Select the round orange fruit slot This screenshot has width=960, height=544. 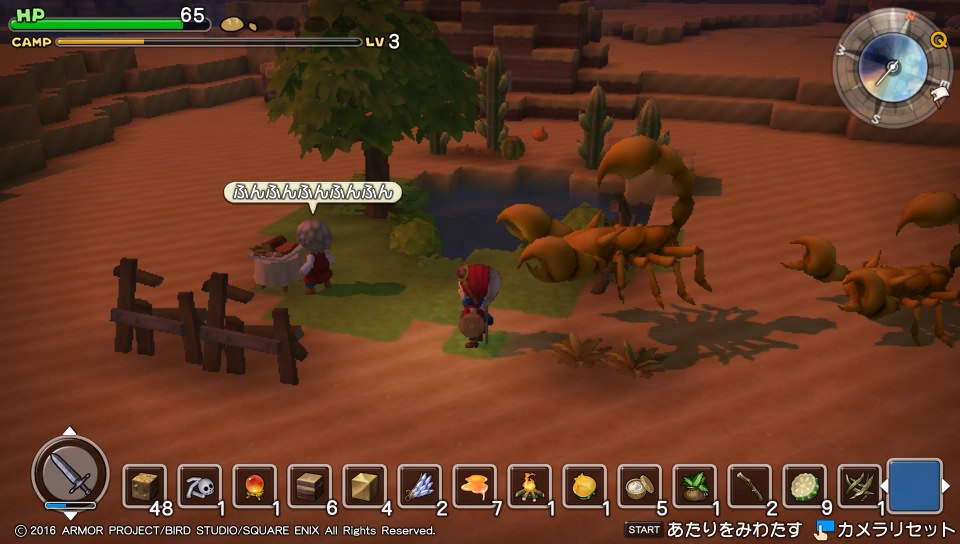click(584, 486)
